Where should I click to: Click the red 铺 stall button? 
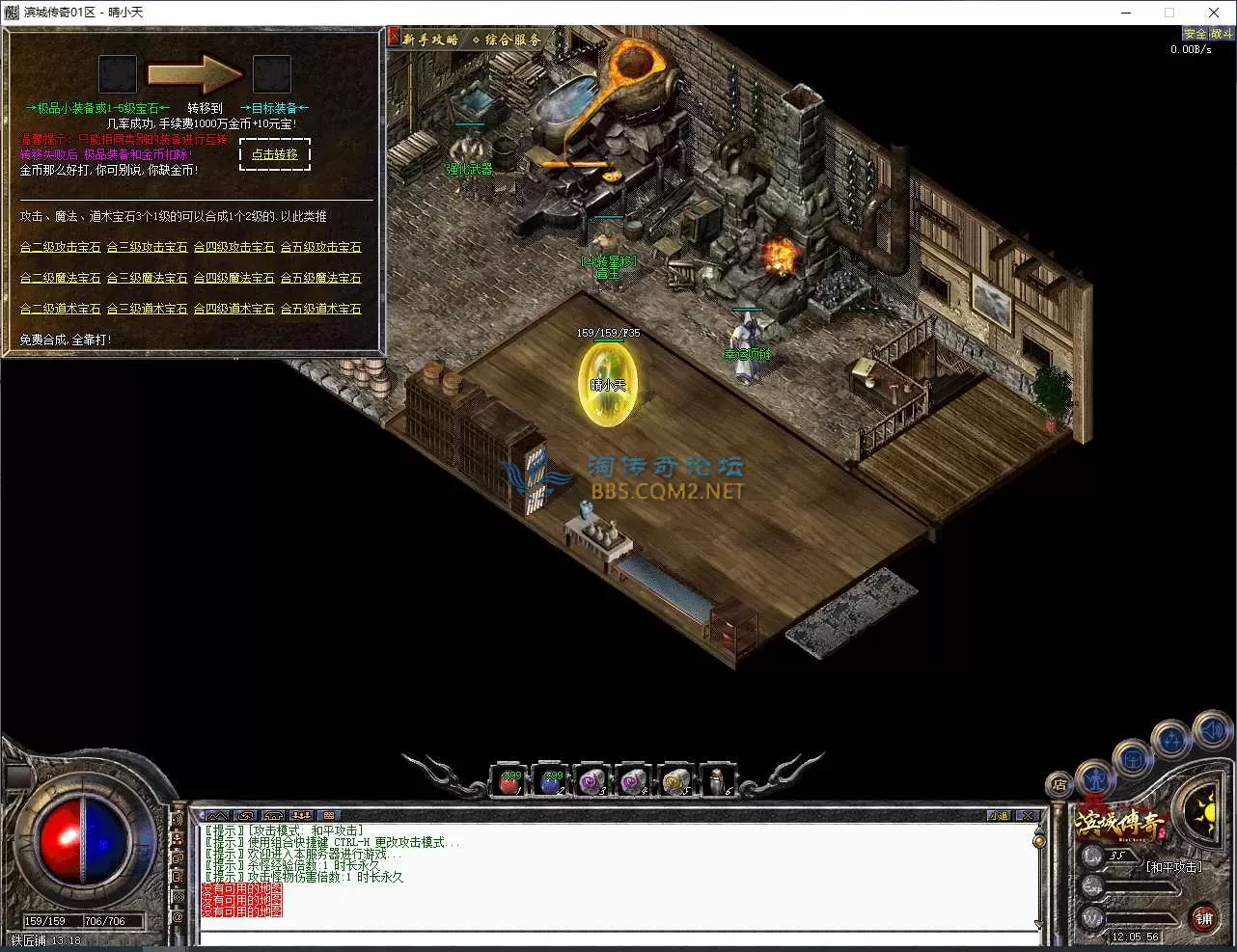coord(1203,918)
